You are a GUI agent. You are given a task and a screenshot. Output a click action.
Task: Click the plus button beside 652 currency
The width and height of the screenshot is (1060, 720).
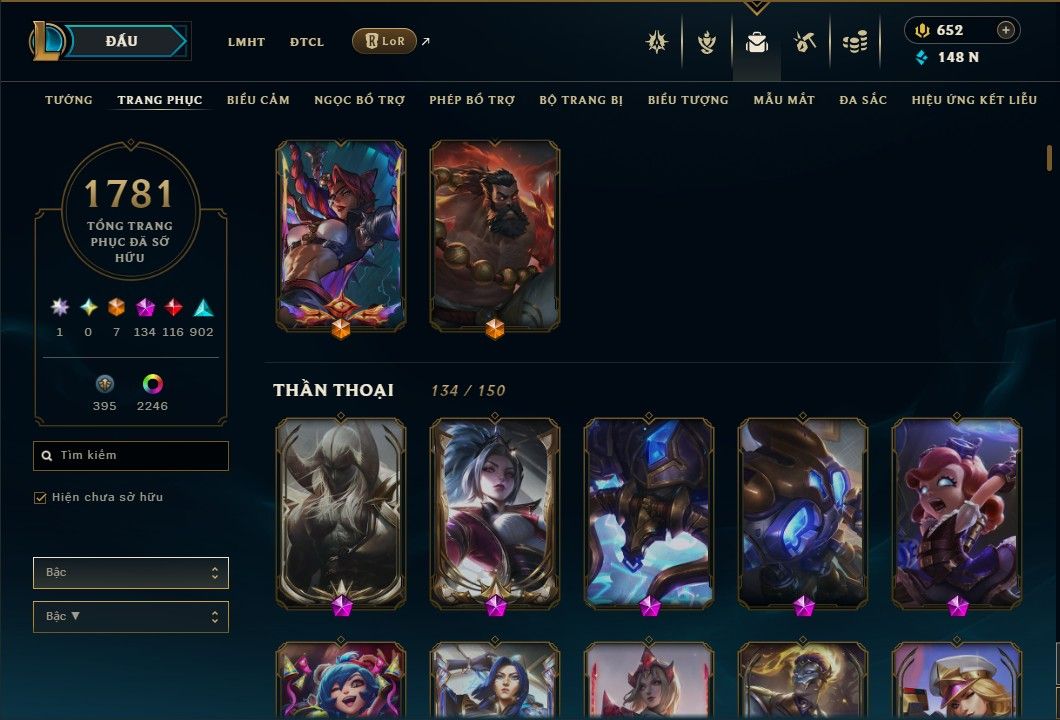1006,30
